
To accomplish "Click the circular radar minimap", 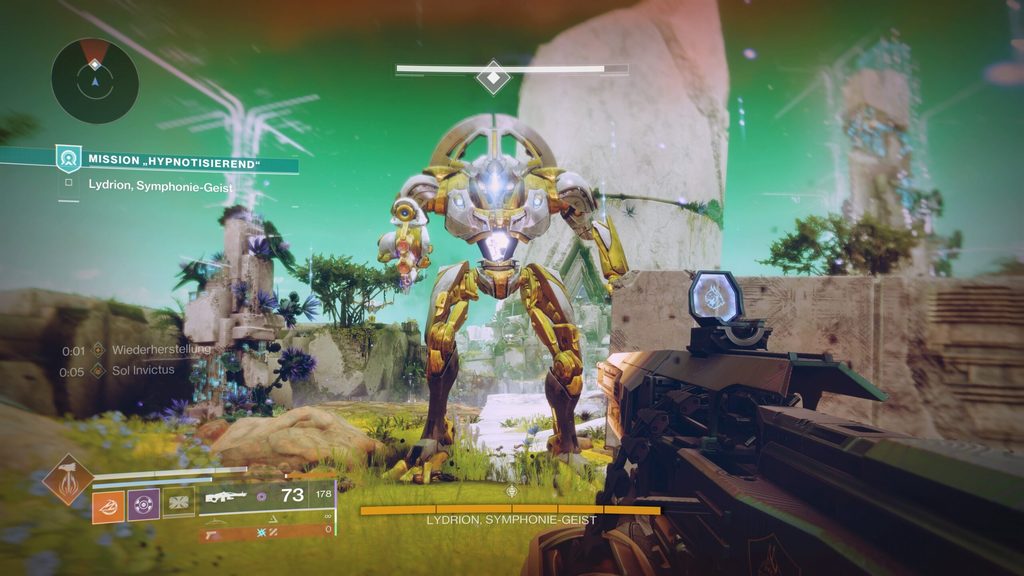I will pyautogui.click(x=95, y=81).
